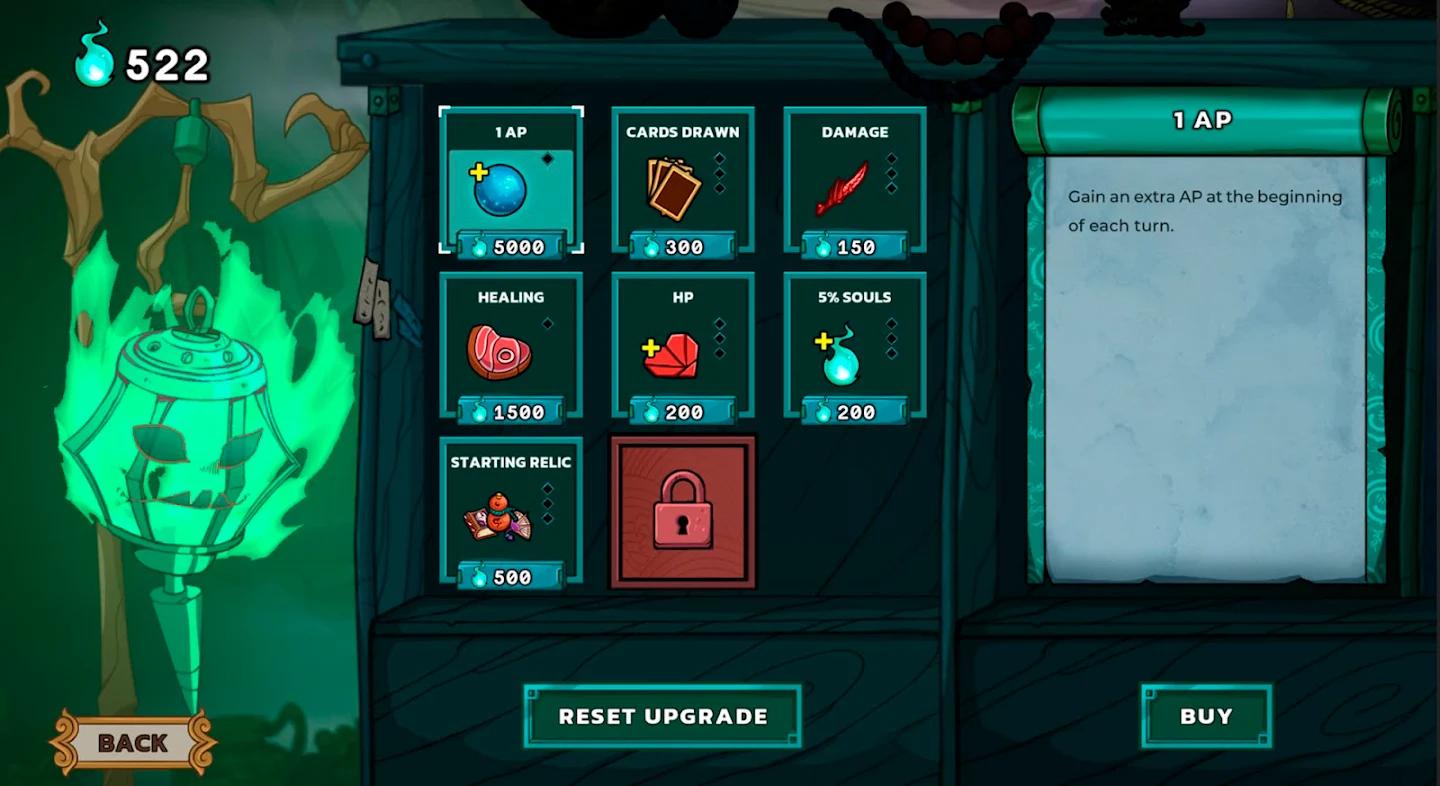The width and height of the screenshot is (1440, 786).
Task: Select the Starting Relic upgrade
Action: click(x=511, y=511)
